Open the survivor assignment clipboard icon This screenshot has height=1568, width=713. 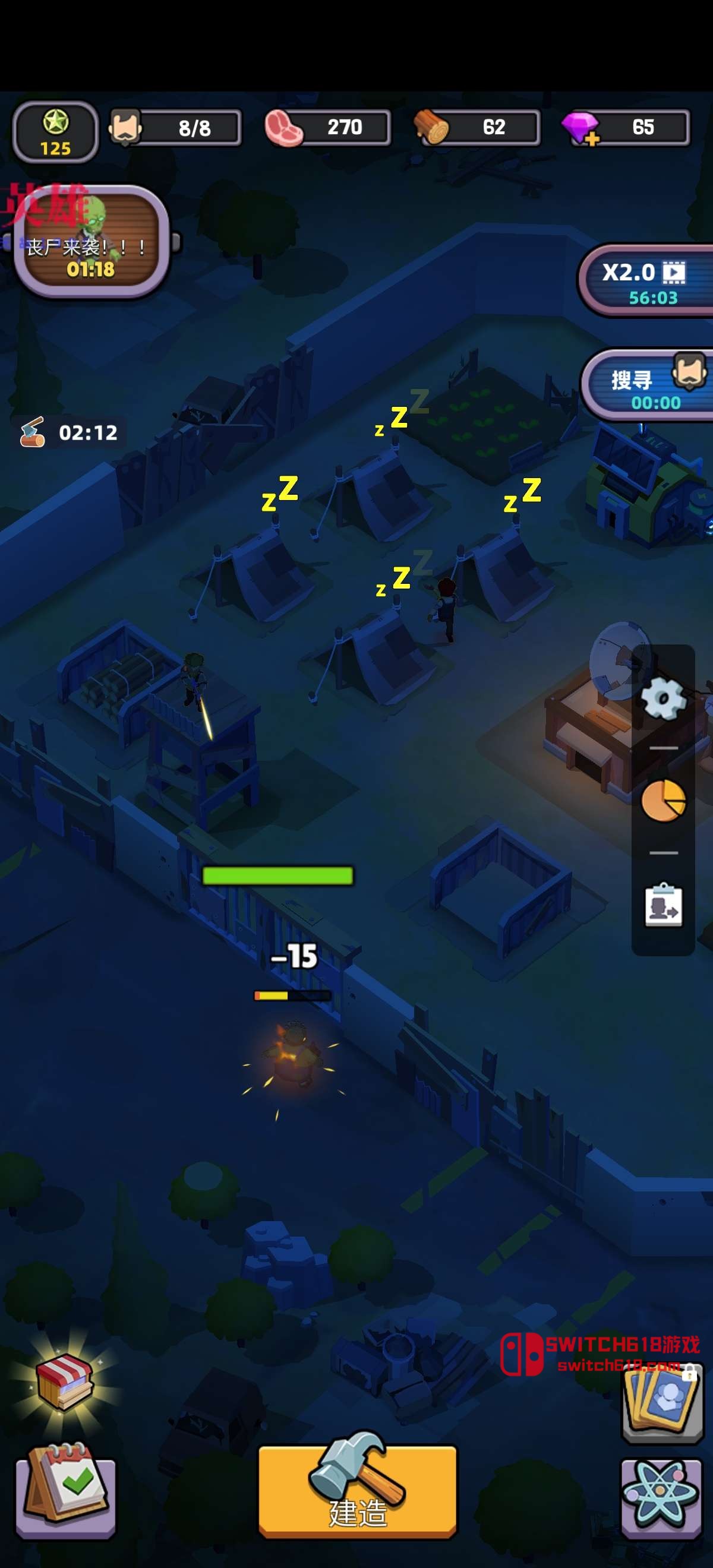(663, 905)
